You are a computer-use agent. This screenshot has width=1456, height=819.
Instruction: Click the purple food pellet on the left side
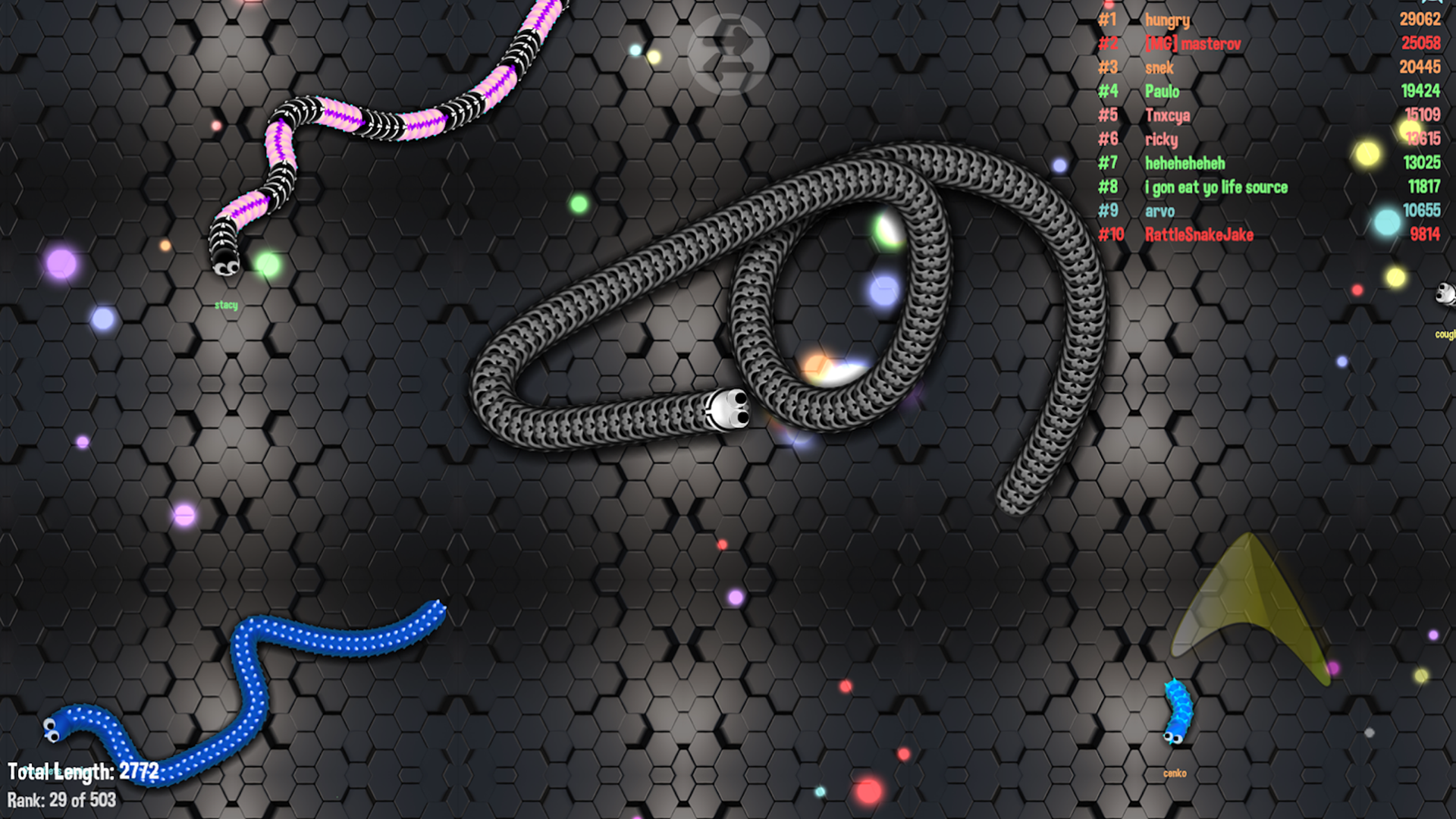click(x=61, y=262)
